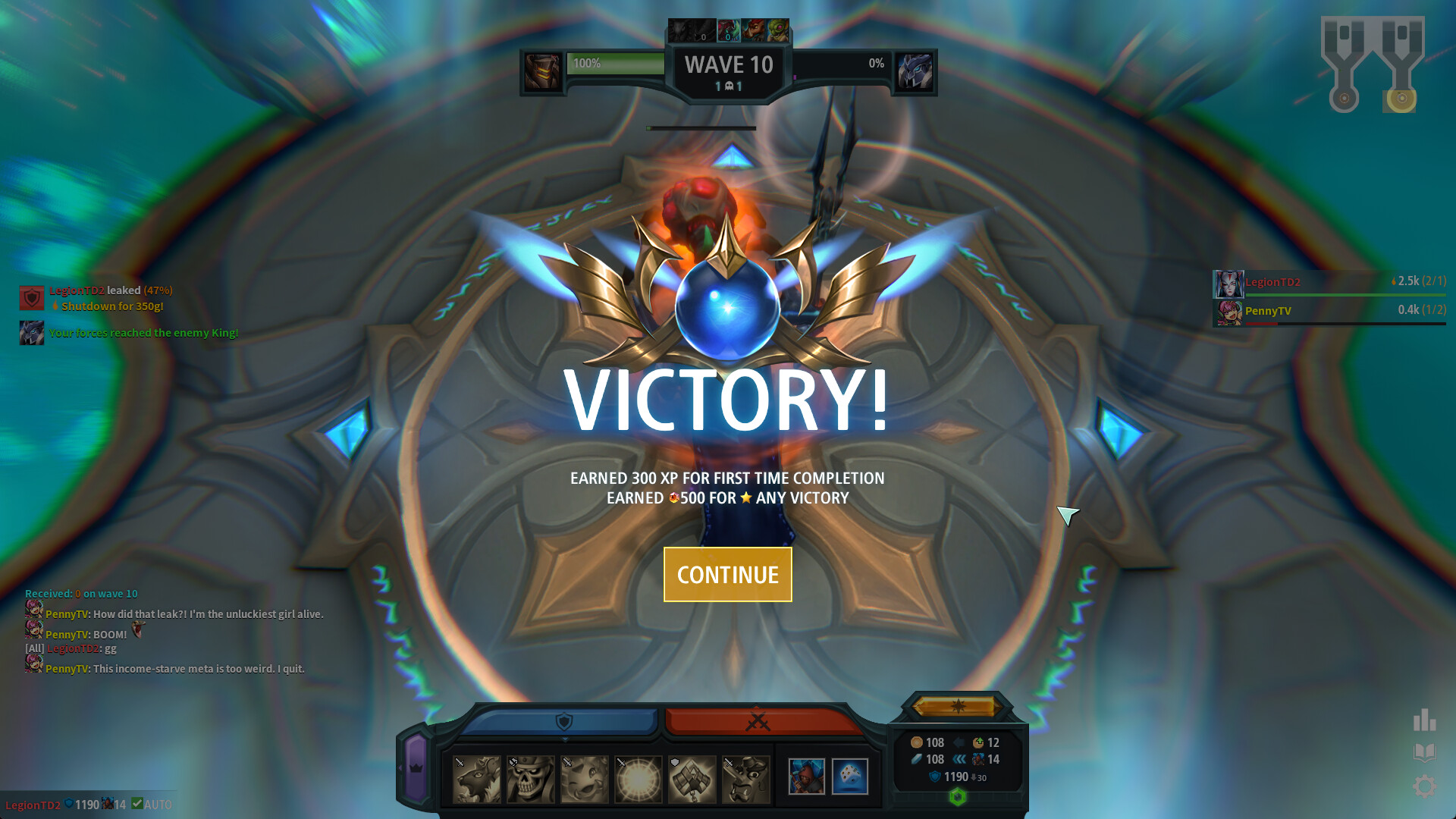
Task: Click the green 100% health bar
Action: [614, 64]
